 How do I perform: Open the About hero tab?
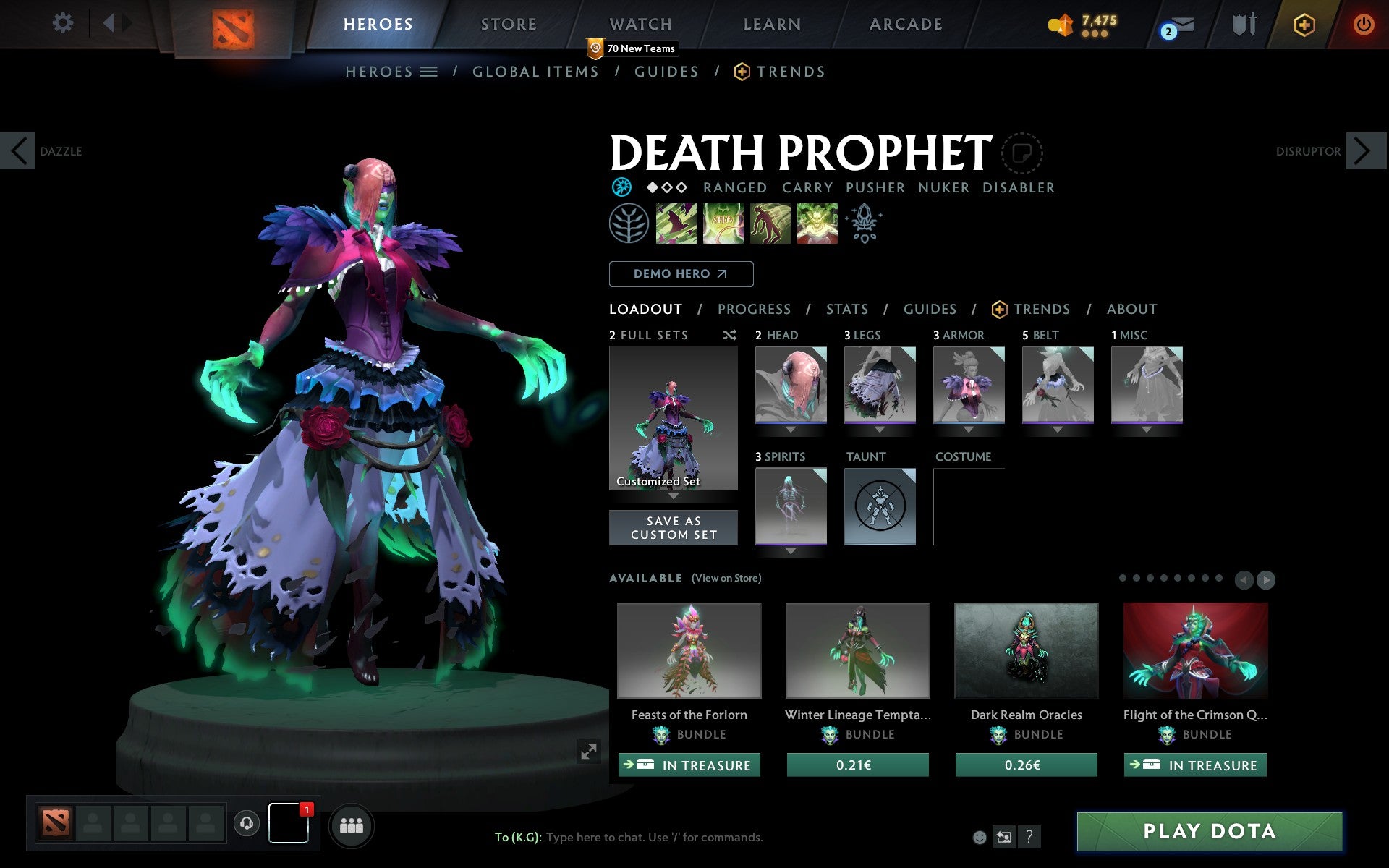[1131, 310]
